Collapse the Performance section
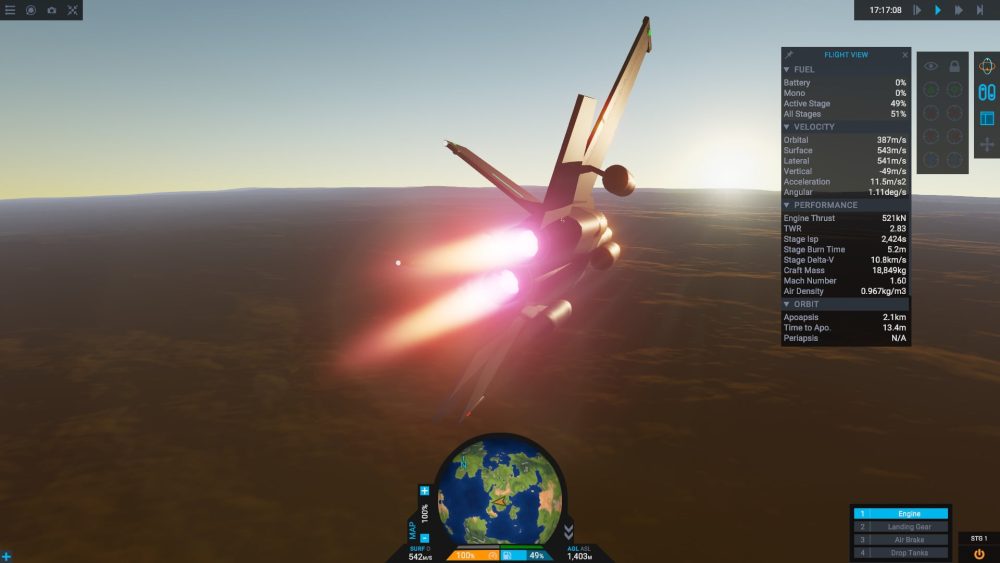The width and height of the screenshot is (1000, 563). coord(787,205)
